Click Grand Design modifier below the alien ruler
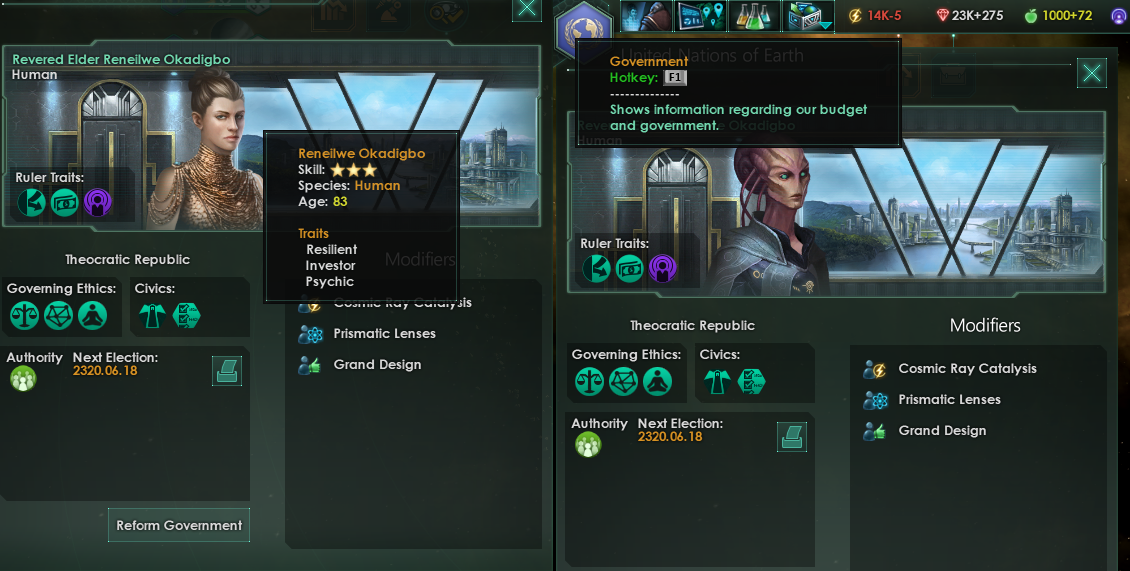Viewport: 1130px width, 571px height. pyautogui.click(x=941, y=431)
